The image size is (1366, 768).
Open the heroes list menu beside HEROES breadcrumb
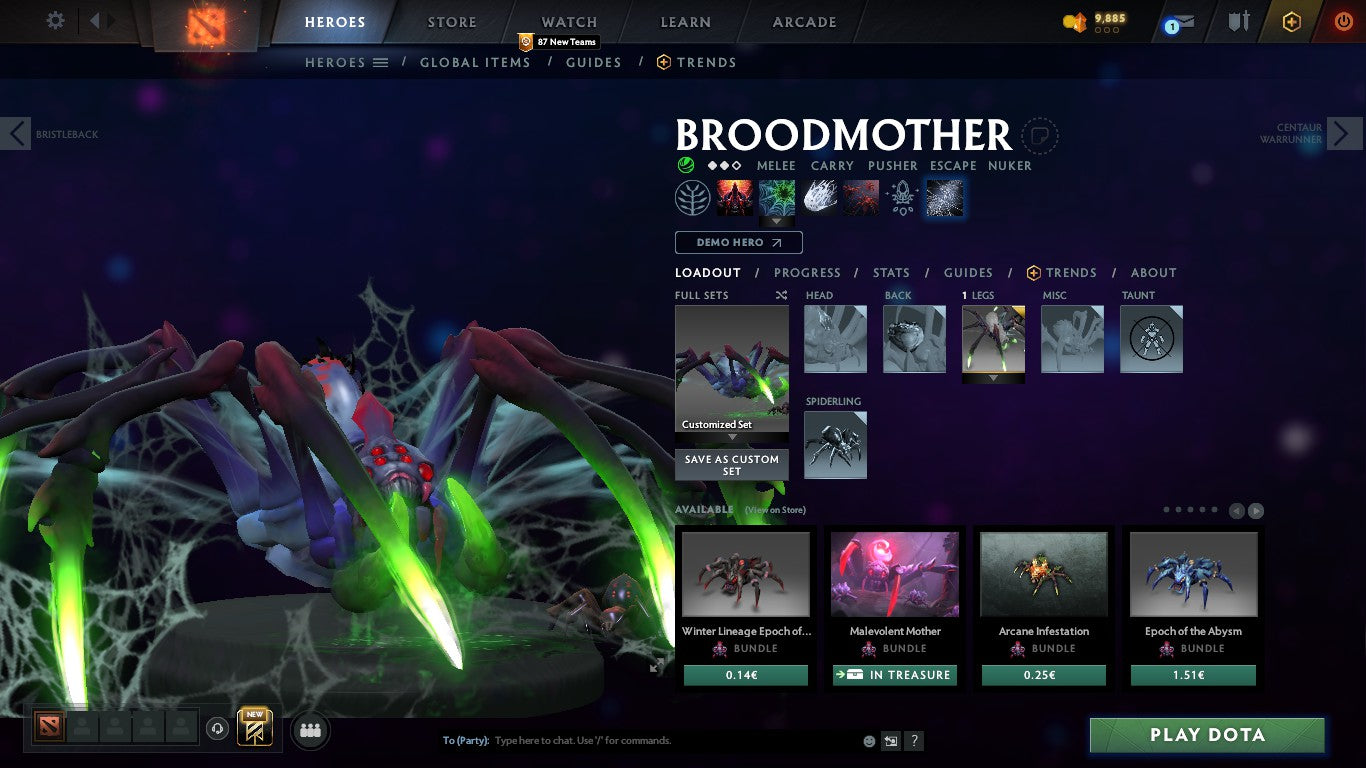(382, 62)
